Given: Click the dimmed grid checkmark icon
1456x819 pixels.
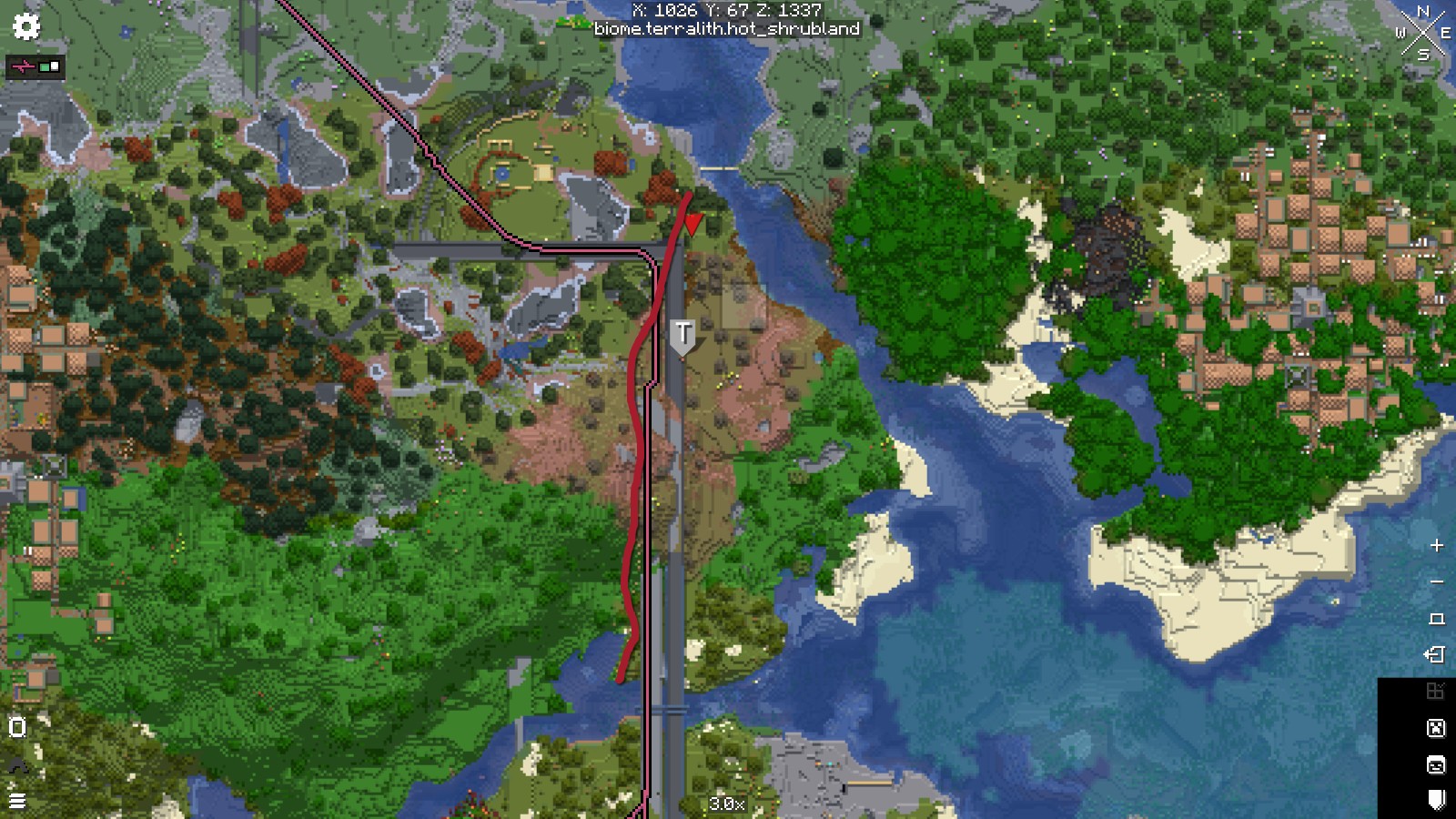Looking at the screenshot, I should pos(1435,692).
